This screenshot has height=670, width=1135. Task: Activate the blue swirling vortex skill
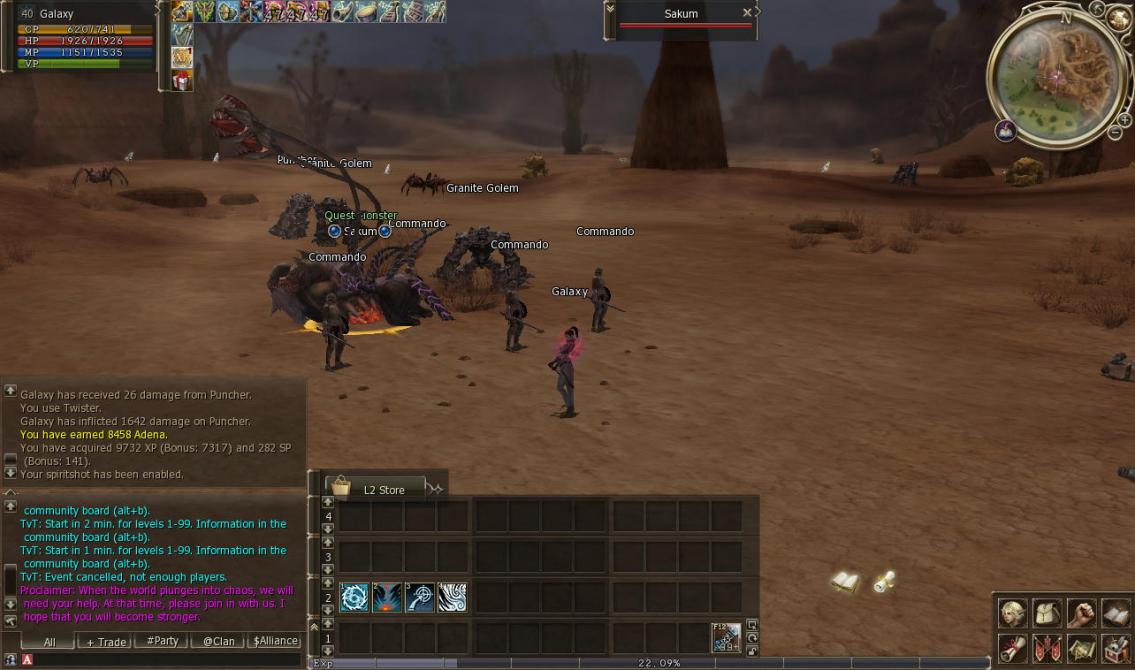354,597
